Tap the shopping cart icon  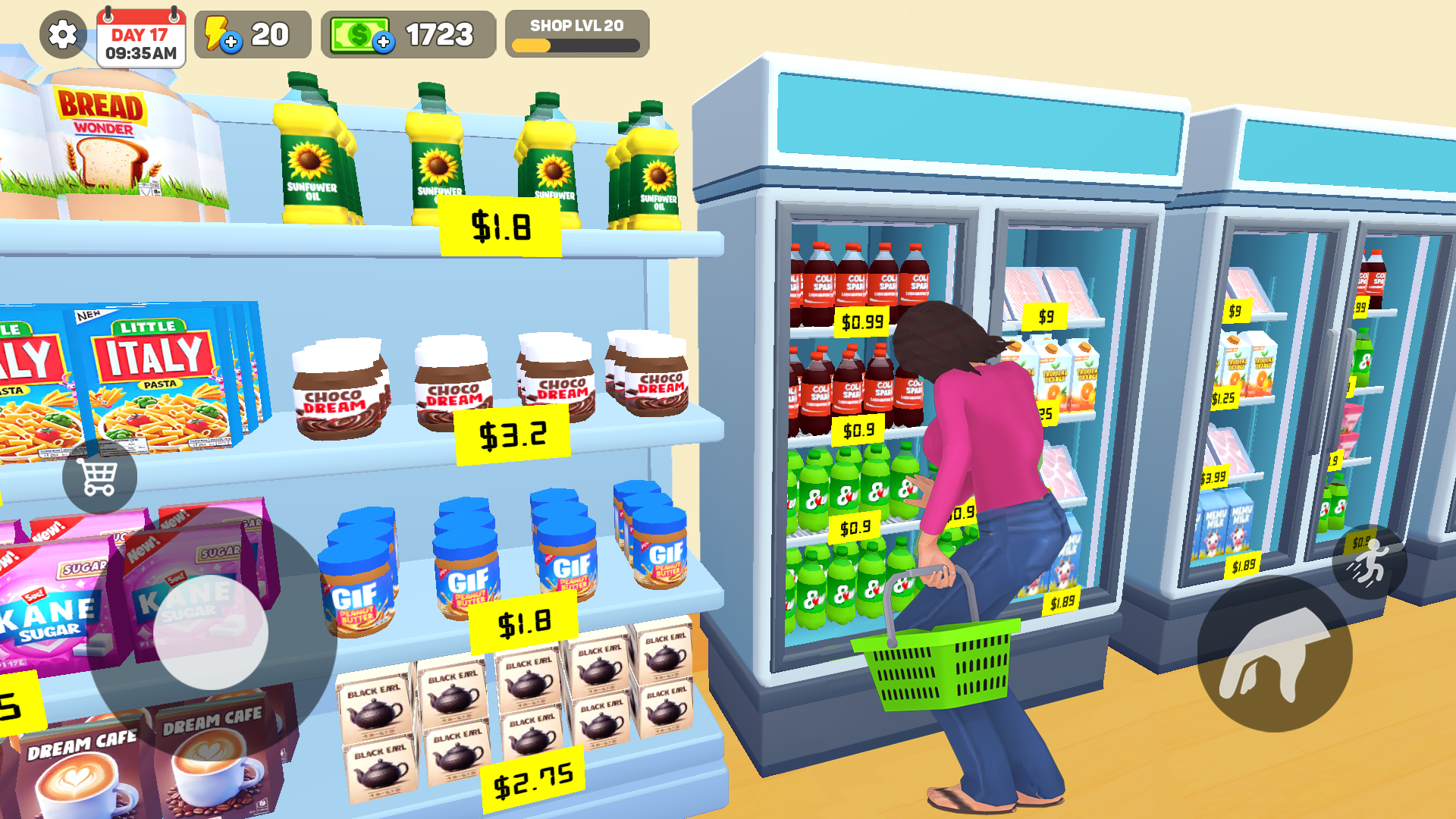[x=98, y=475]
